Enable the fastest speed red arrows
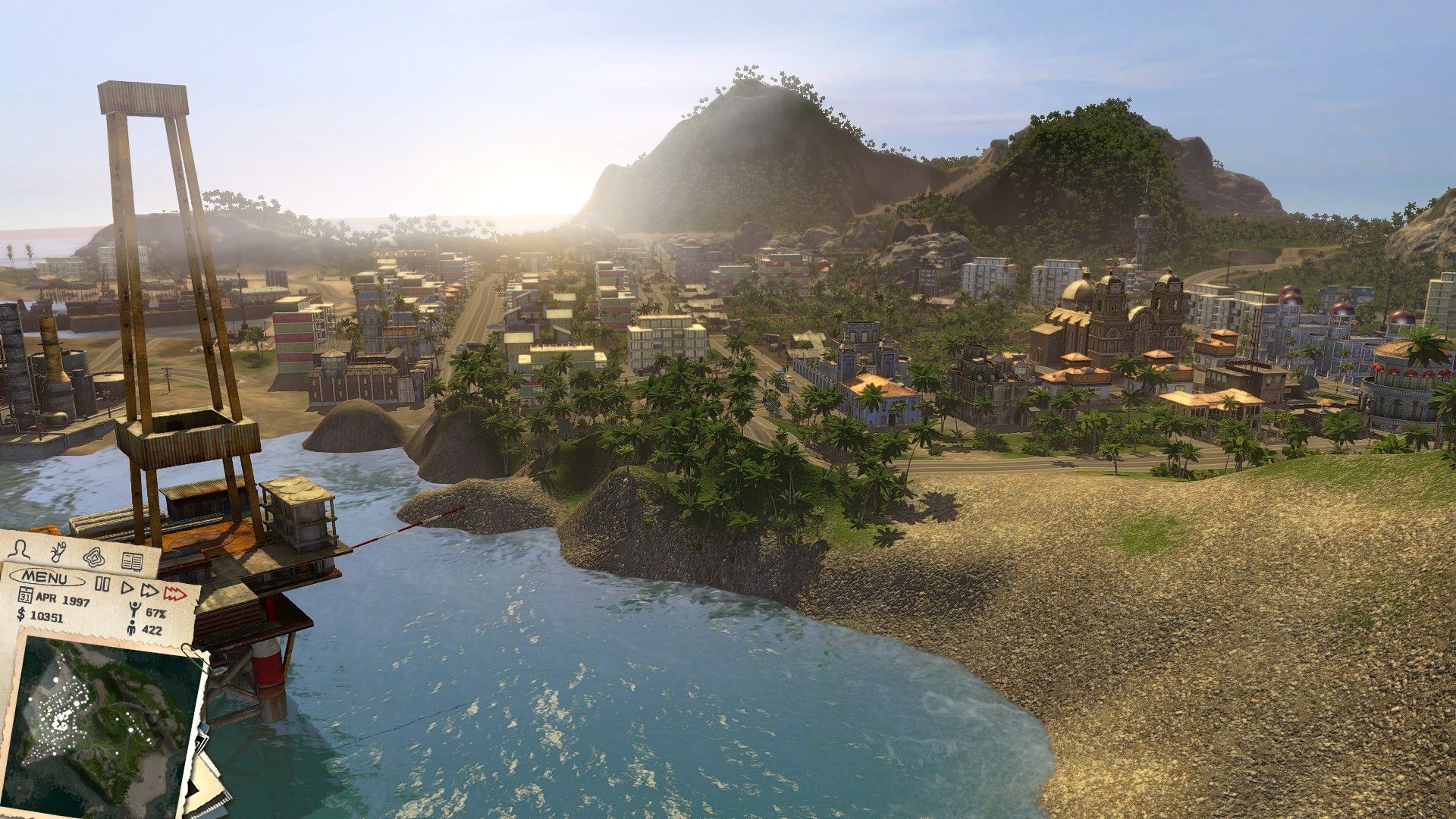 click(x=174, y=595)
